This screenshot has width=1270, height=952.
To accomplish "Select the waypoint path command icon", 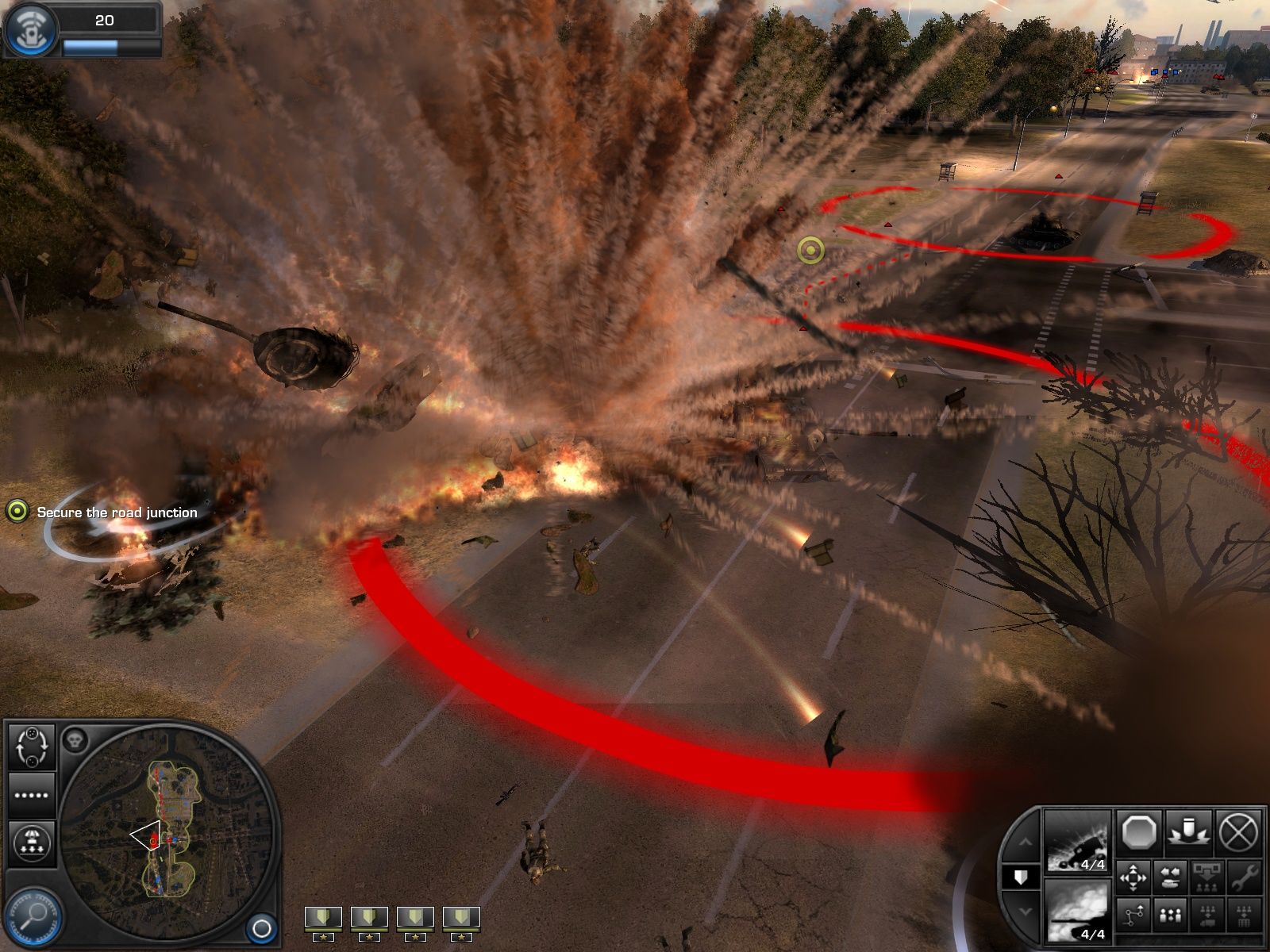I will (1133, 914).
